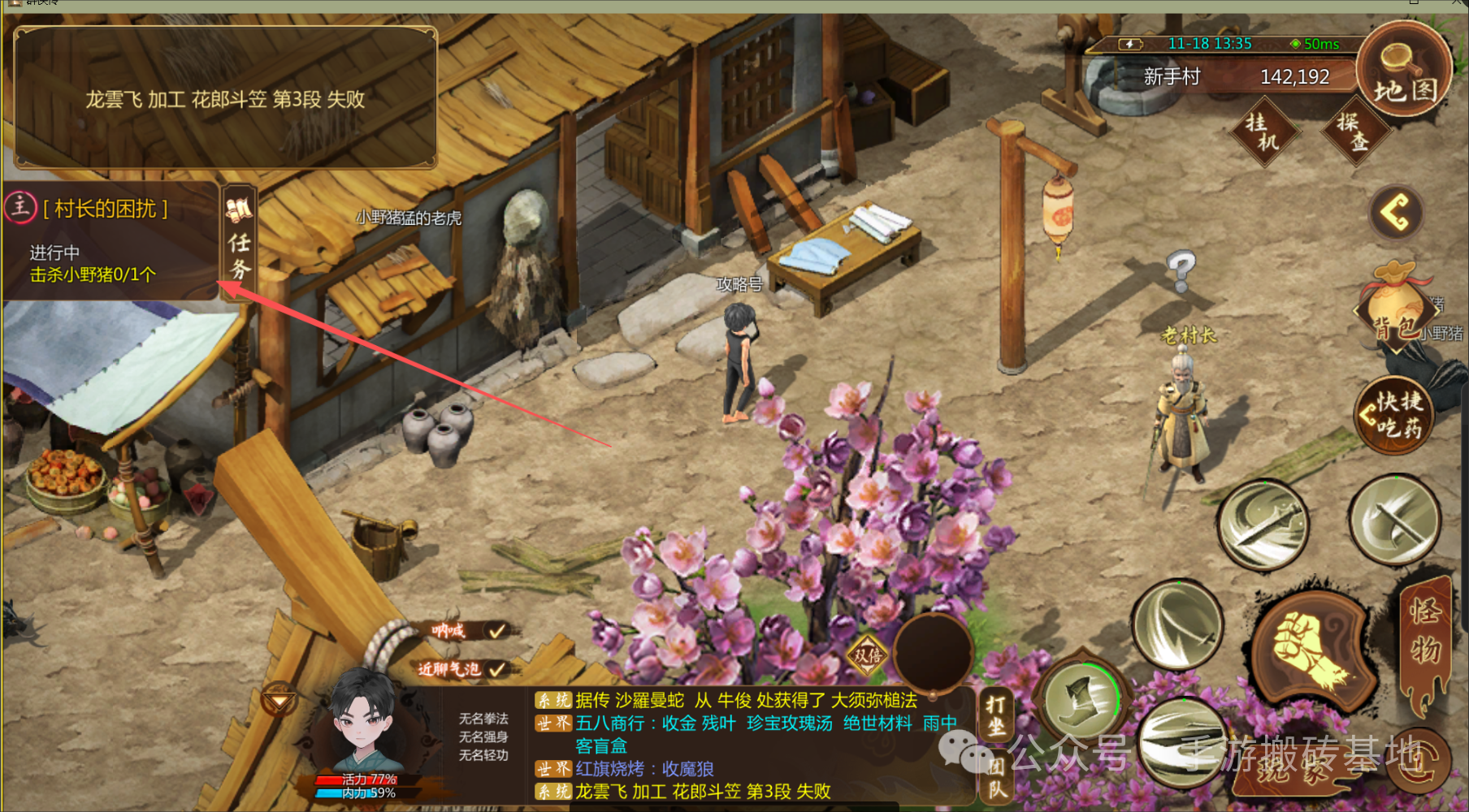
Task: Start meditating with 打坐
Action: (995, 715)
